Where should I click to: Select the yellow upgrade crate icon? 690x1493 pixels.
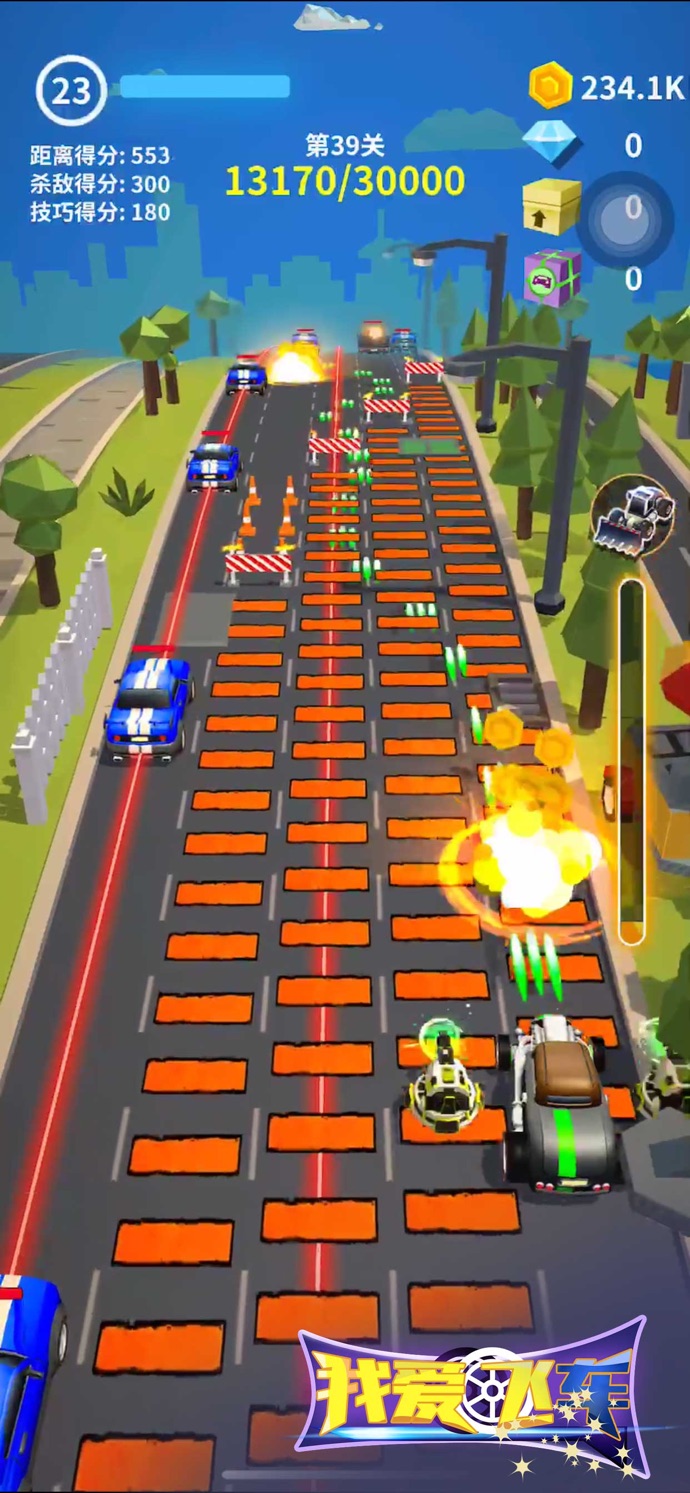click(551, 206)
